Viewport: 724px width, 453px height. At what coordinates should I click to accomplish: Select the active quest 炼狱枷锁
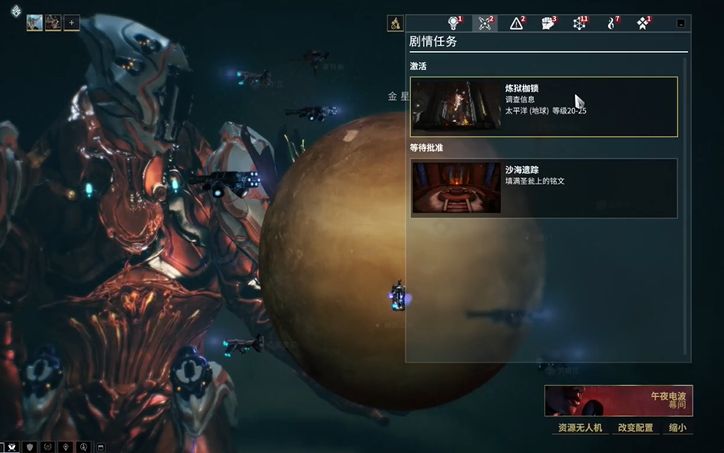click(x=543, y=107)
